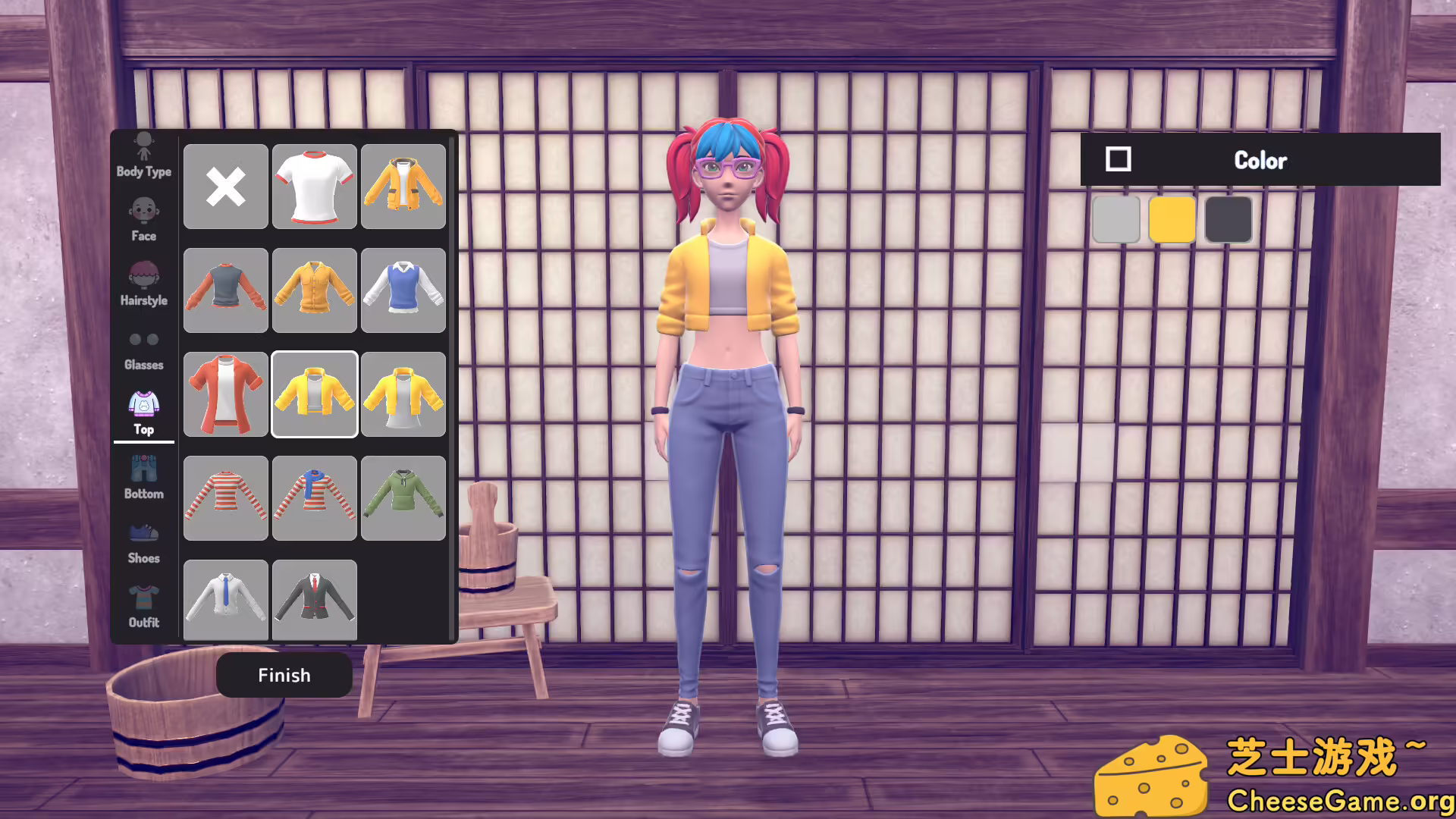Switch to the Bottom clothing category
The height and width of the screenshot is (819, 1456).
143,474
